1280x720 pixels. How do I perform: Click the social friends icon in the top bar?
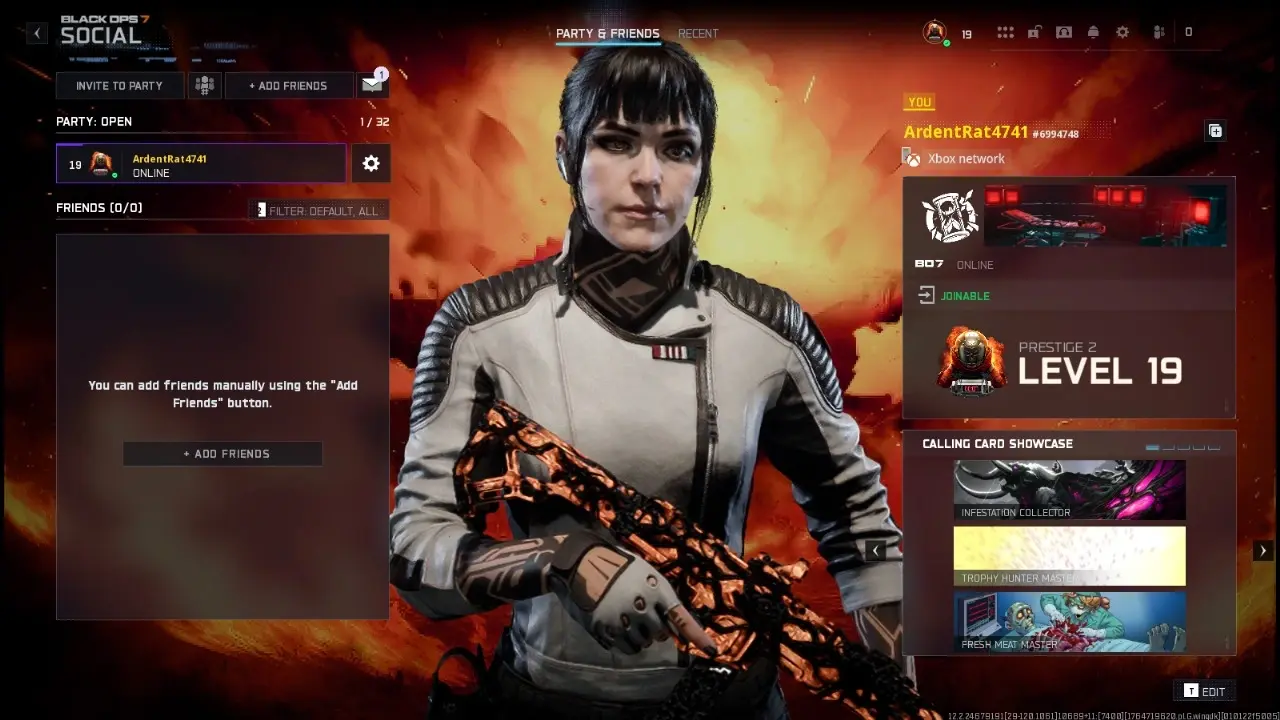click(1158, 32)
